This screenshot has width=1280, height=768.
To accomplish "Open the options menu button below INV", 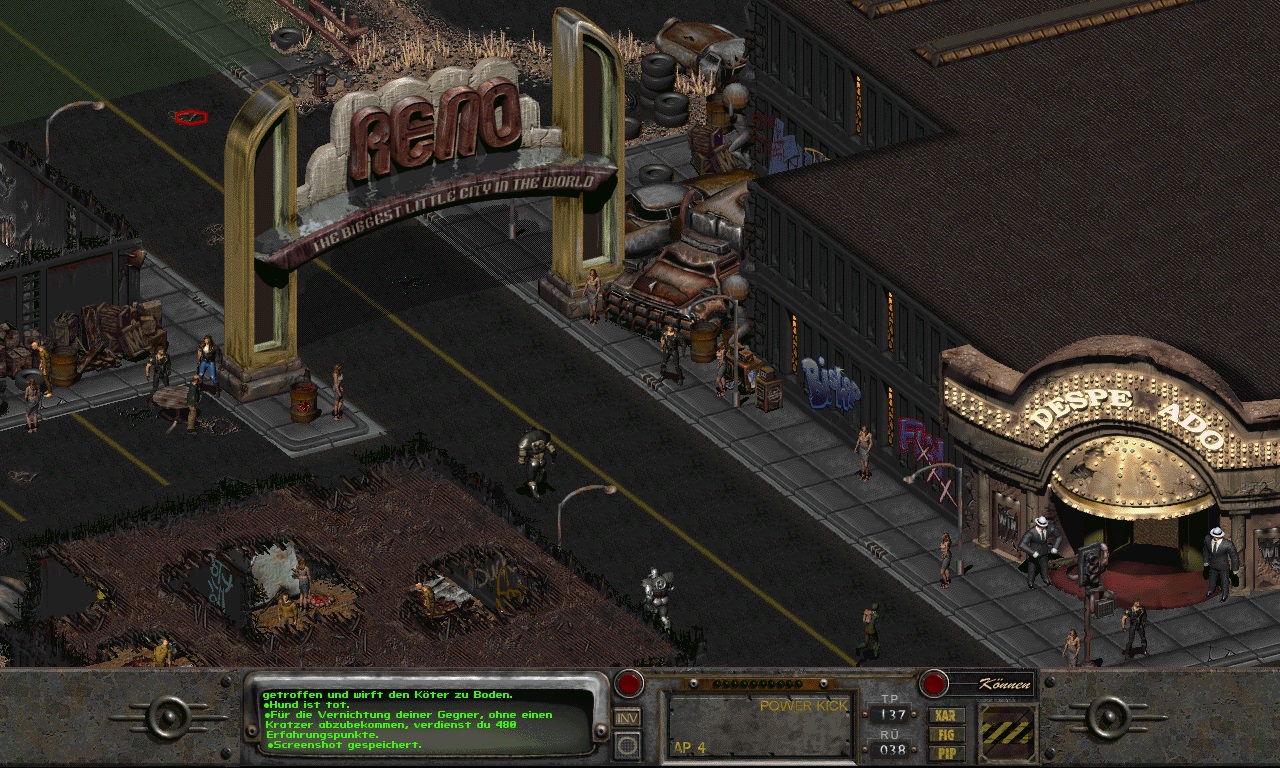I will coord(627,744).
